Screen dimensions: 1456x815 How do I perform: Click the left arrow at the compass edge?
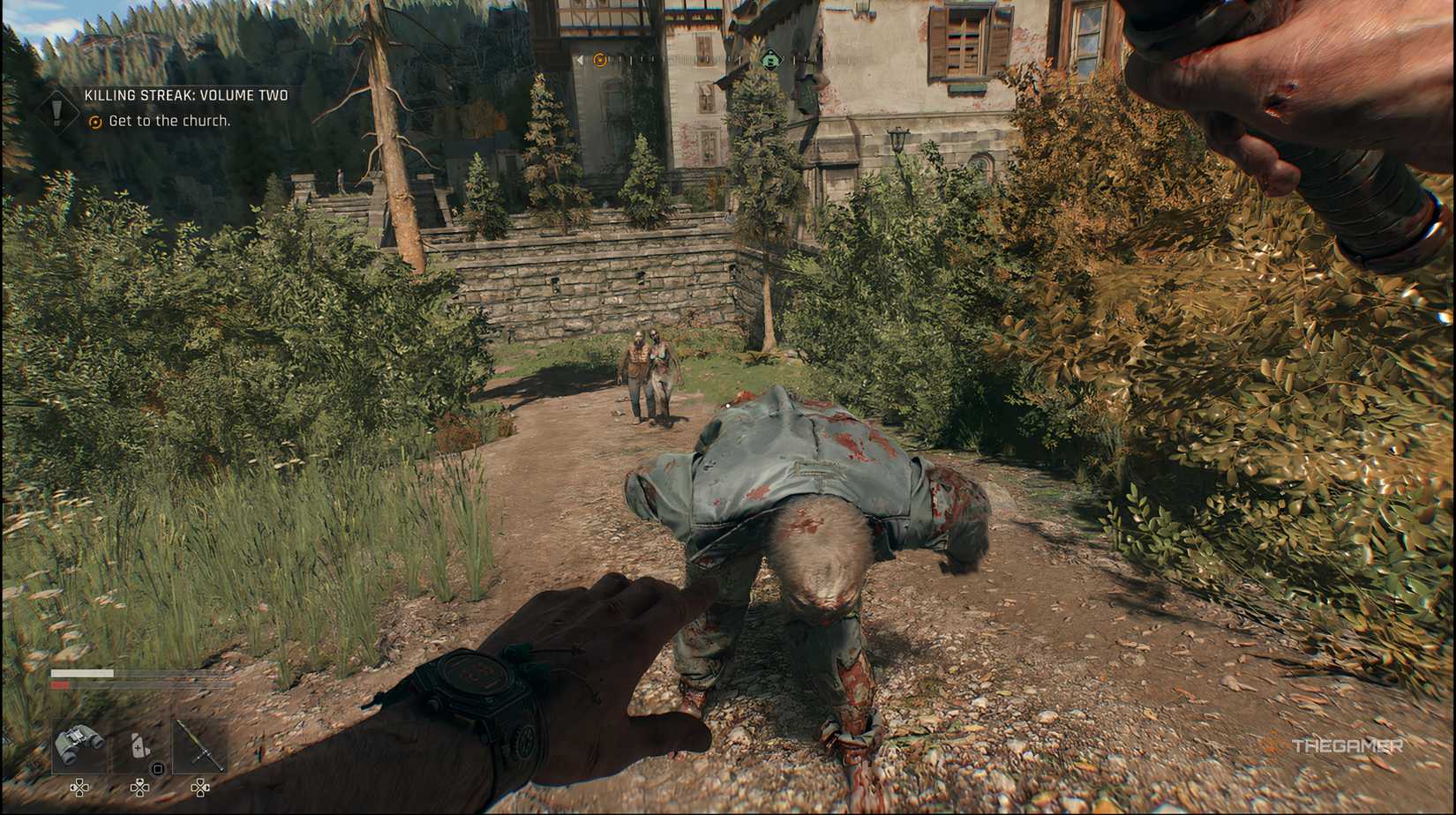(x=581, y=60)
